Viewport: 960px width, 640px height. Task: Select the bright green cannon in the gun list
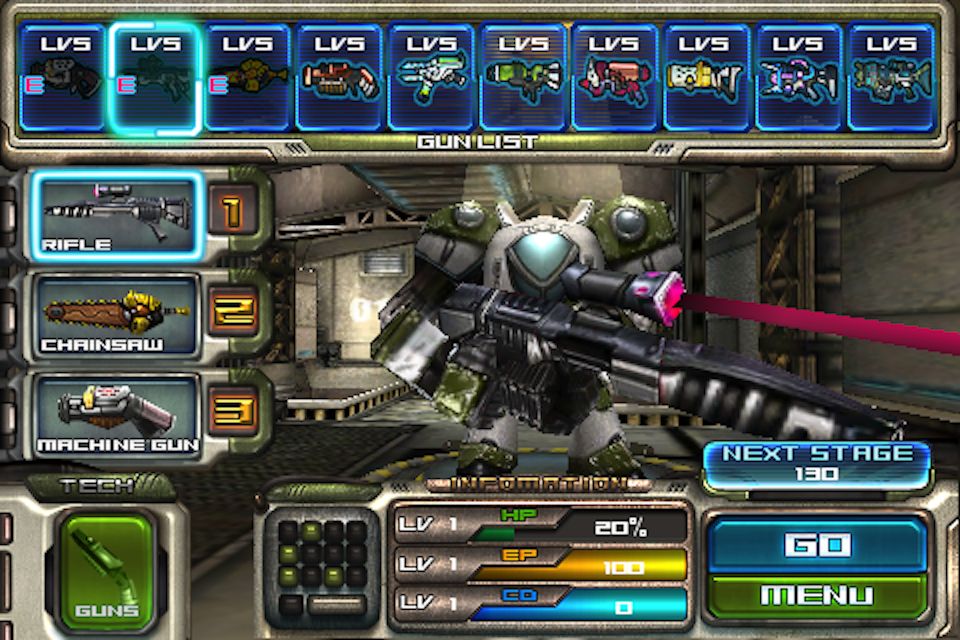coord(523,78)
